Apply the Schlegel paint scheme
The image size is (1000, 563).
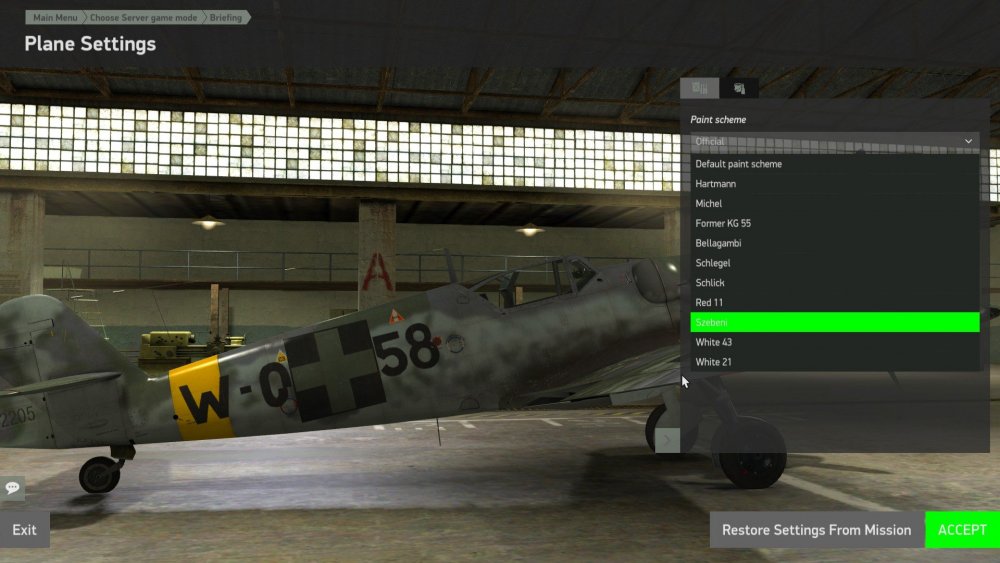(x=713, y=263)
